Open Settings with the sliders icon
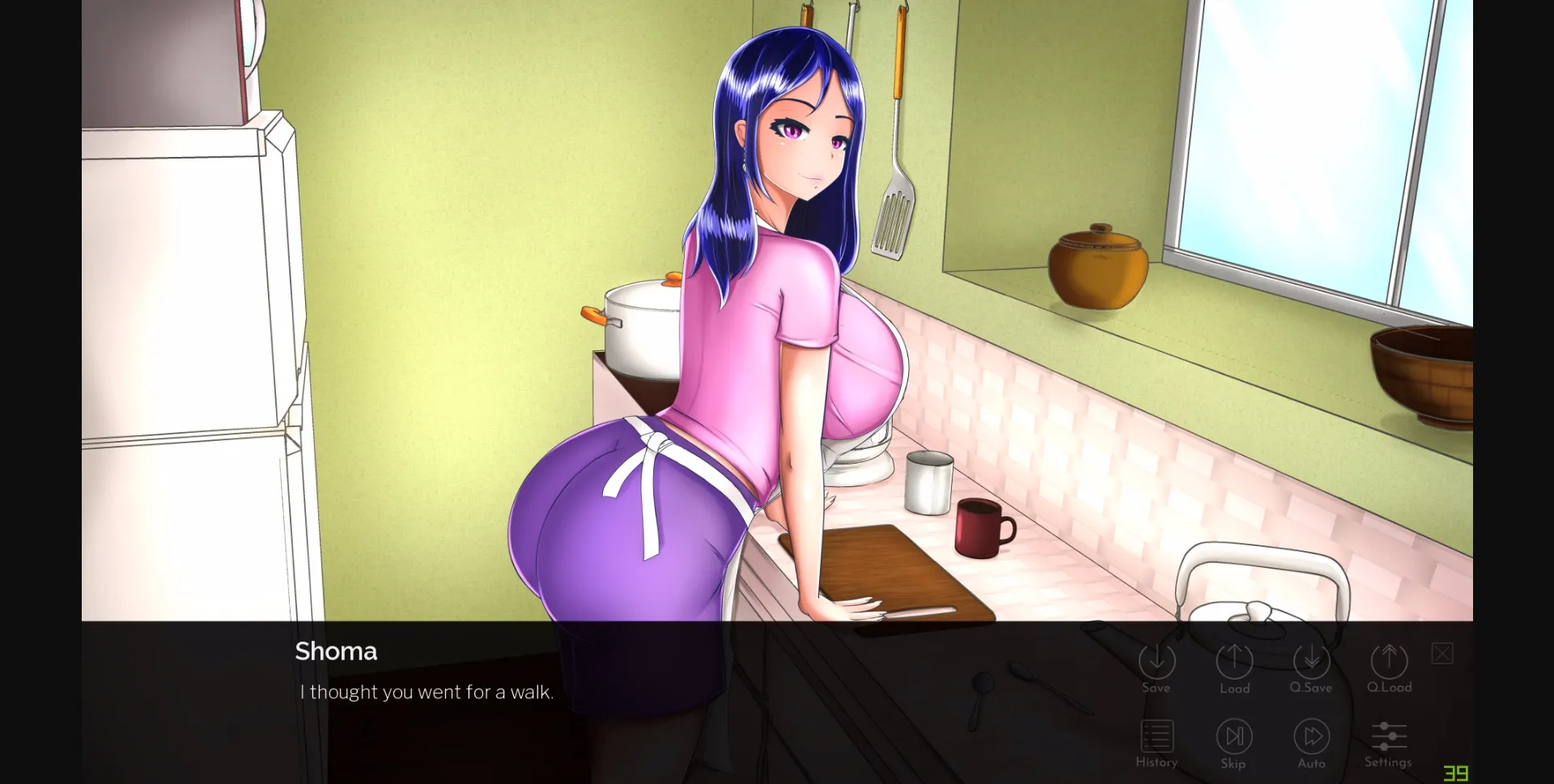 click(1388, 735)
